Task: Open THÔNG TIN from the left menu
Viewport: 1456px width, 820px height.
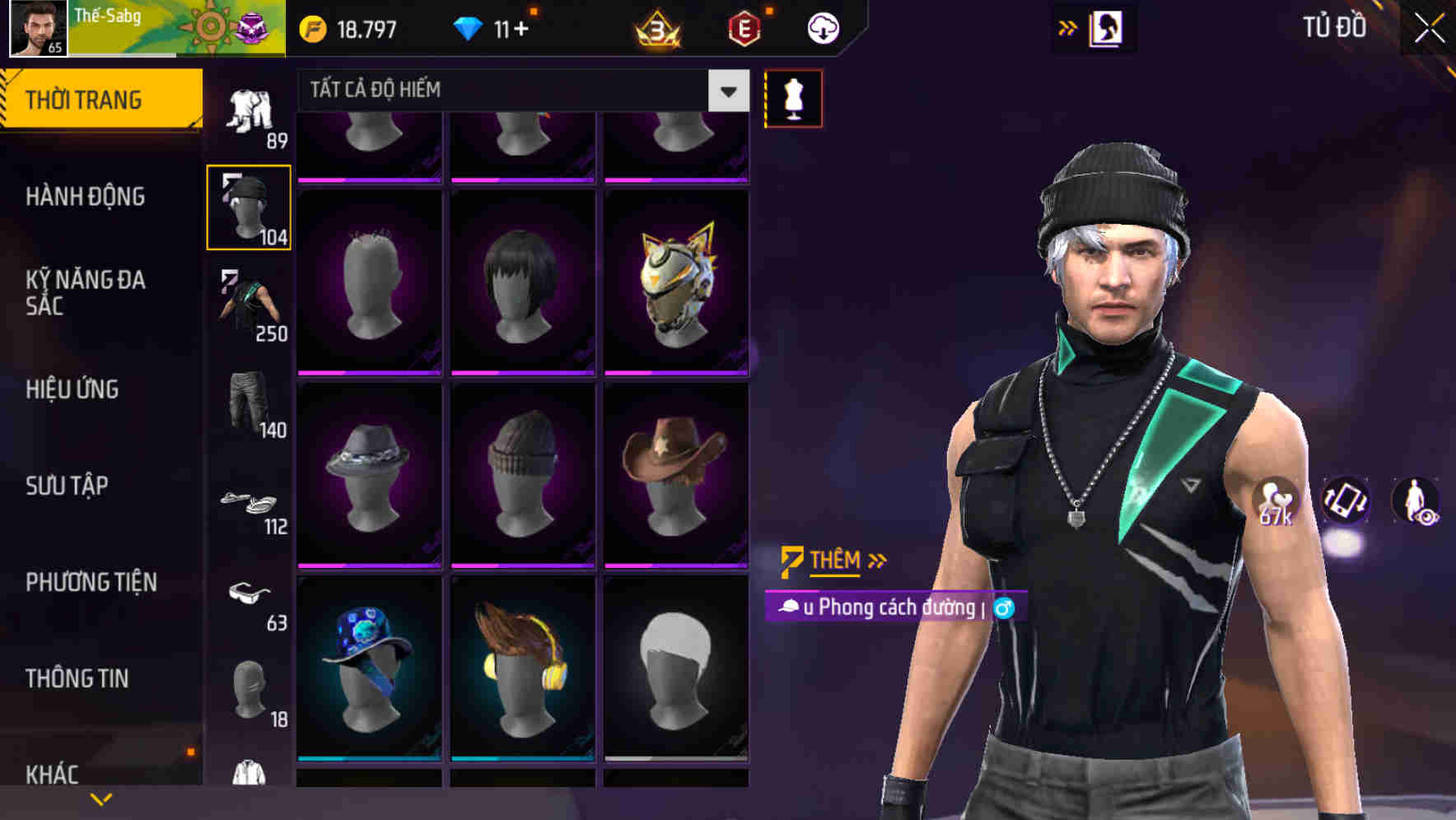Action: pos(76,678)
